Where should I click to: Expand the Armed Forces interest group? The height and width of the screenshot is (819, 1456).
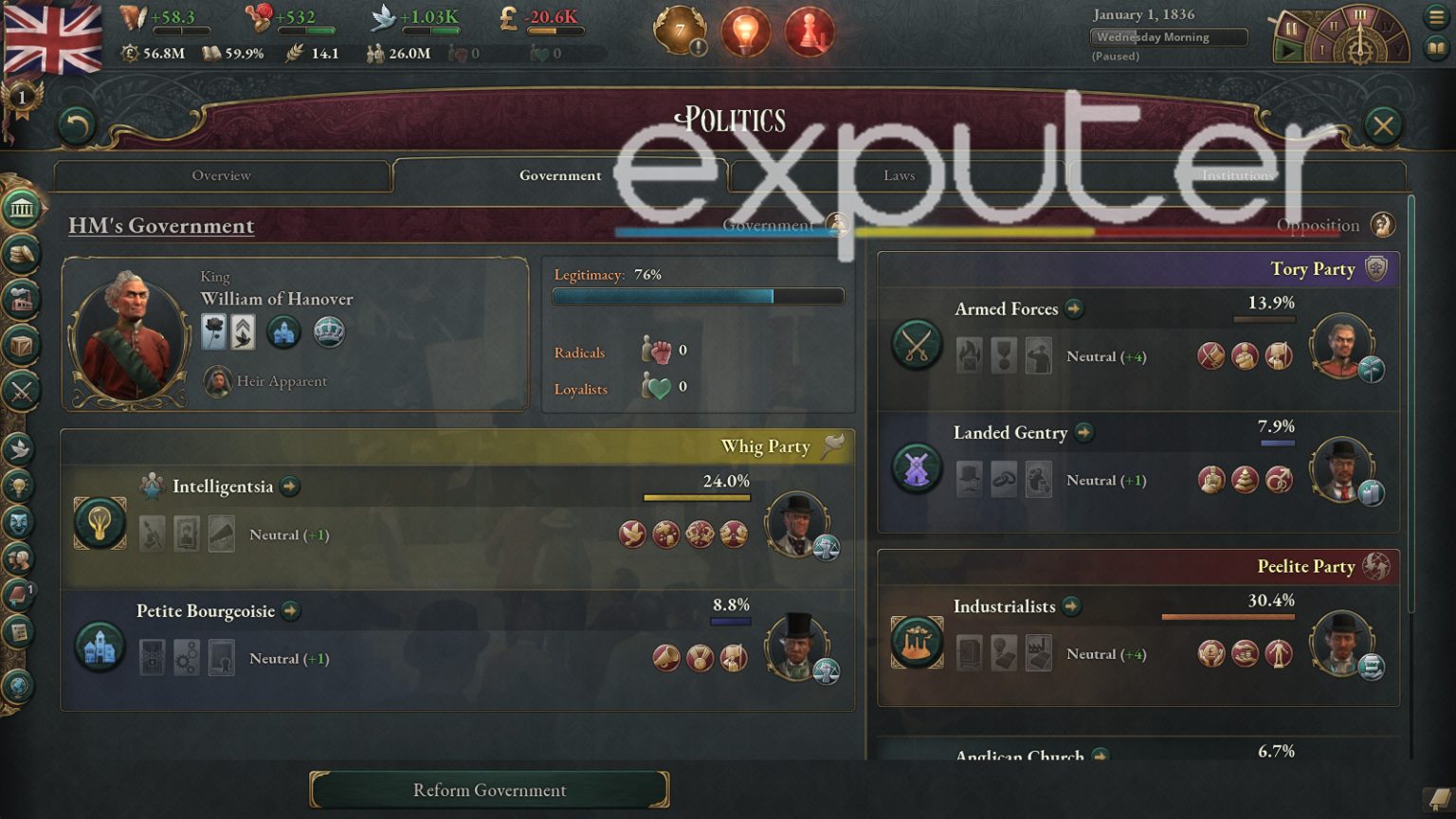coord(1074,309)
